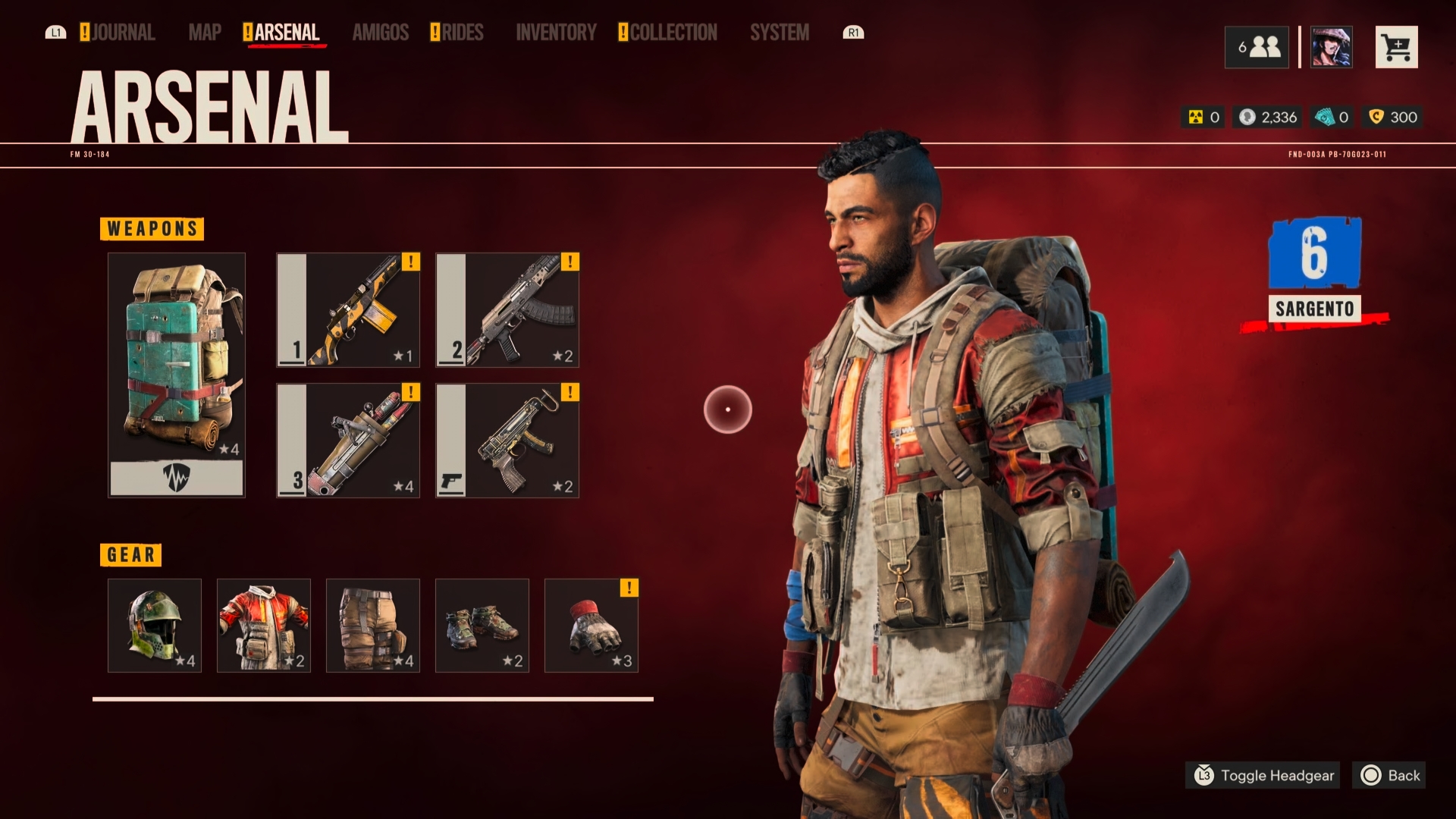
Task: Select the sidearm pistol slot
Action: coord(507,440)
